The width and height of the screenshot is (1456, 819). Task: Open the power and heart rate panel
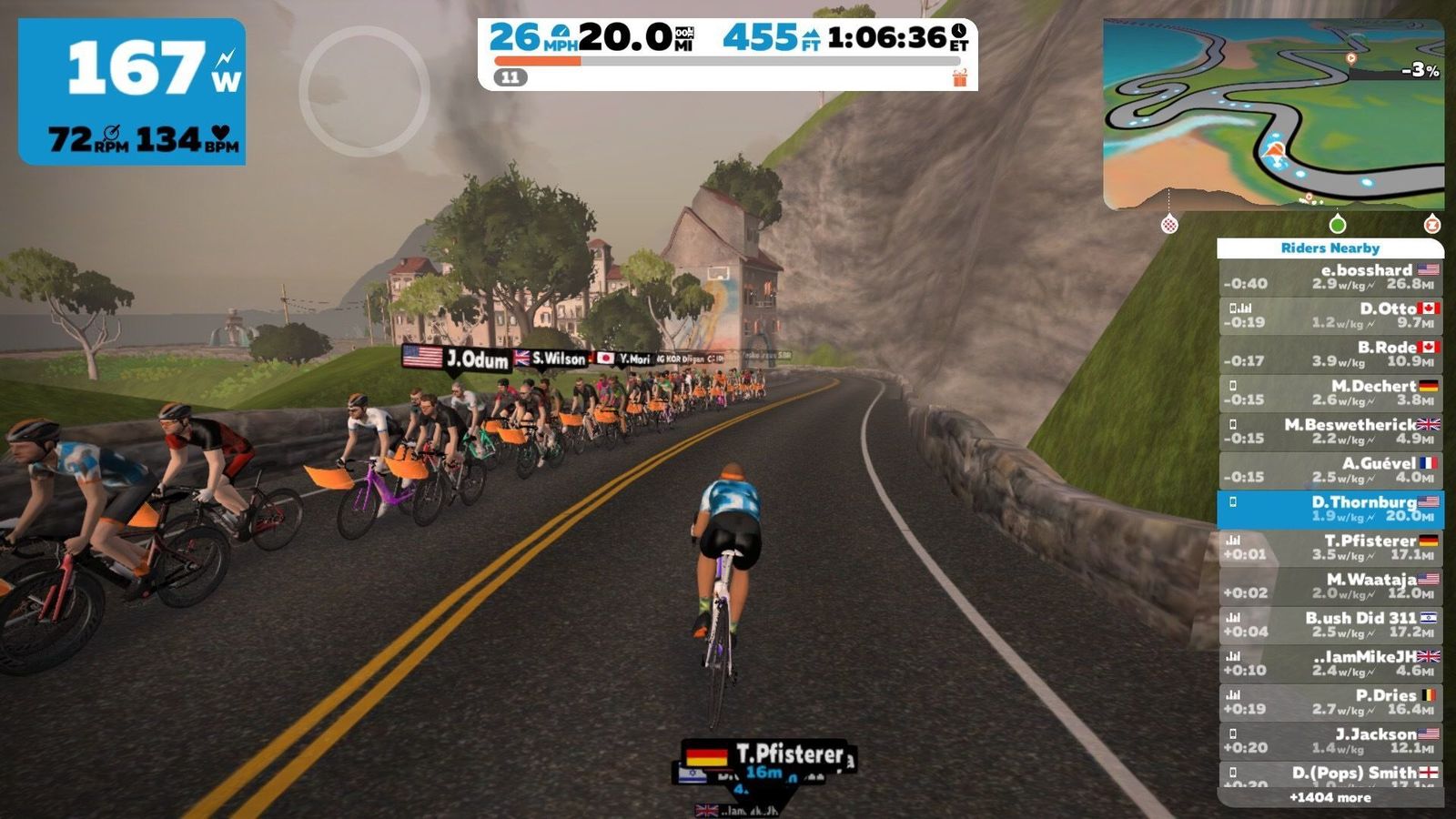(x=132, y=92)
